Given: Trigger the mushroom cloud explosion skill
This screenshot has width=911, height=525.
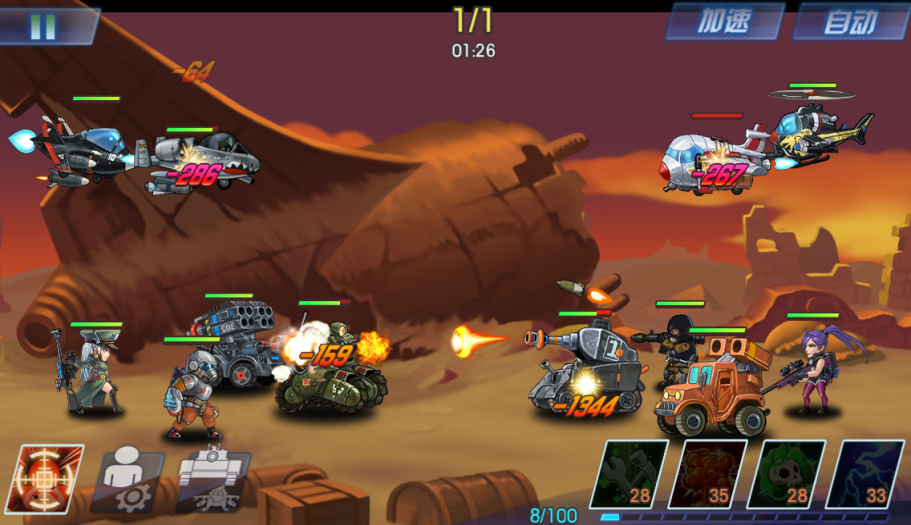Looking at the screenshot, I should 707,474.
